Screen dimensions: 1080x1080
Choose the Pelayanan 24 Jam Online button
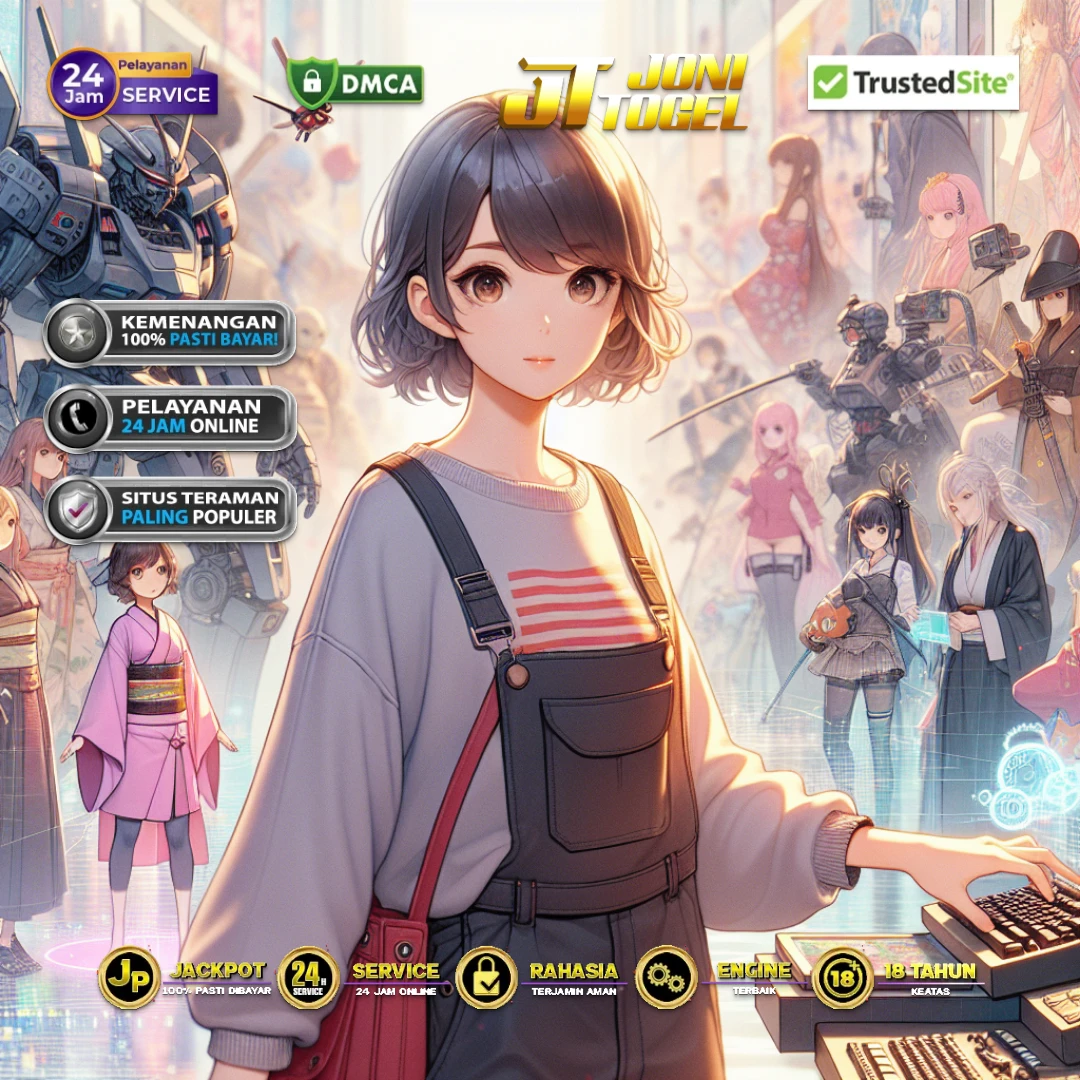click(169, 417)
